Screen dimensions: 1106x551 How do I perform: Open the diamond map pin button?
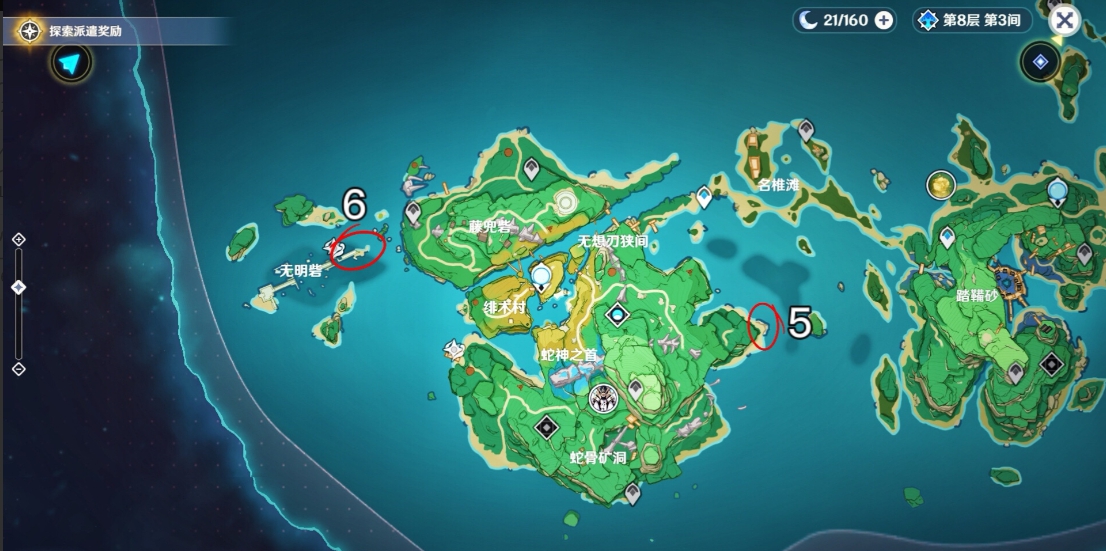(1040, 63)
